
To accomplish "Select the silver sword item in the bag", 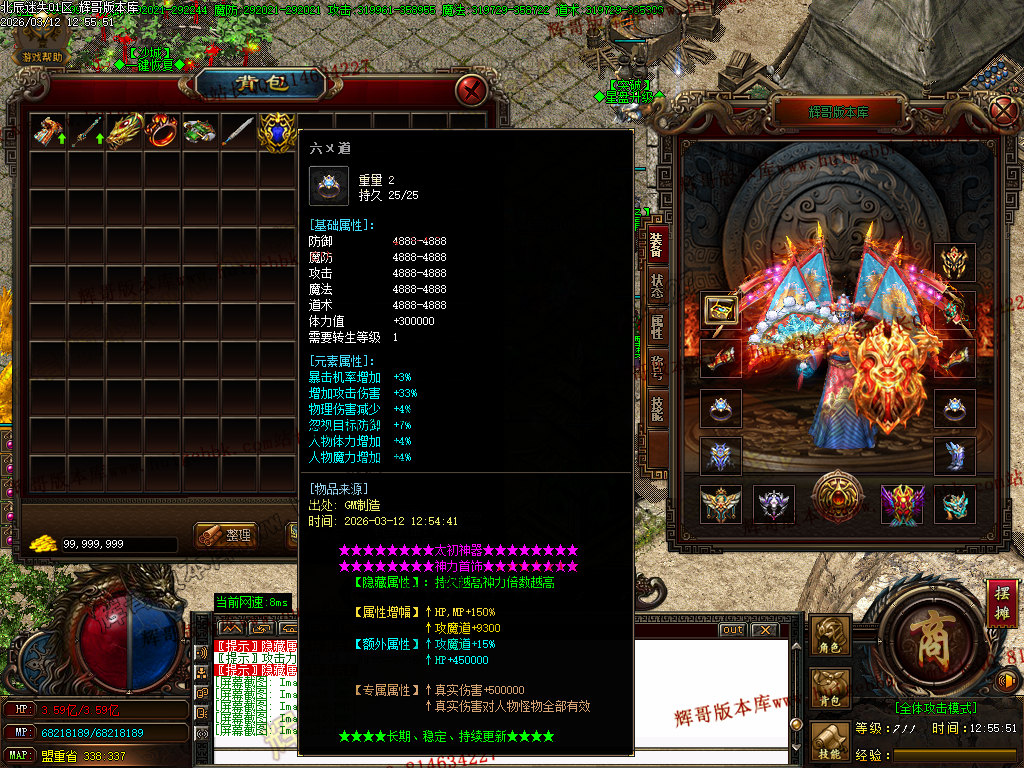I will click(x=238, y=131).
